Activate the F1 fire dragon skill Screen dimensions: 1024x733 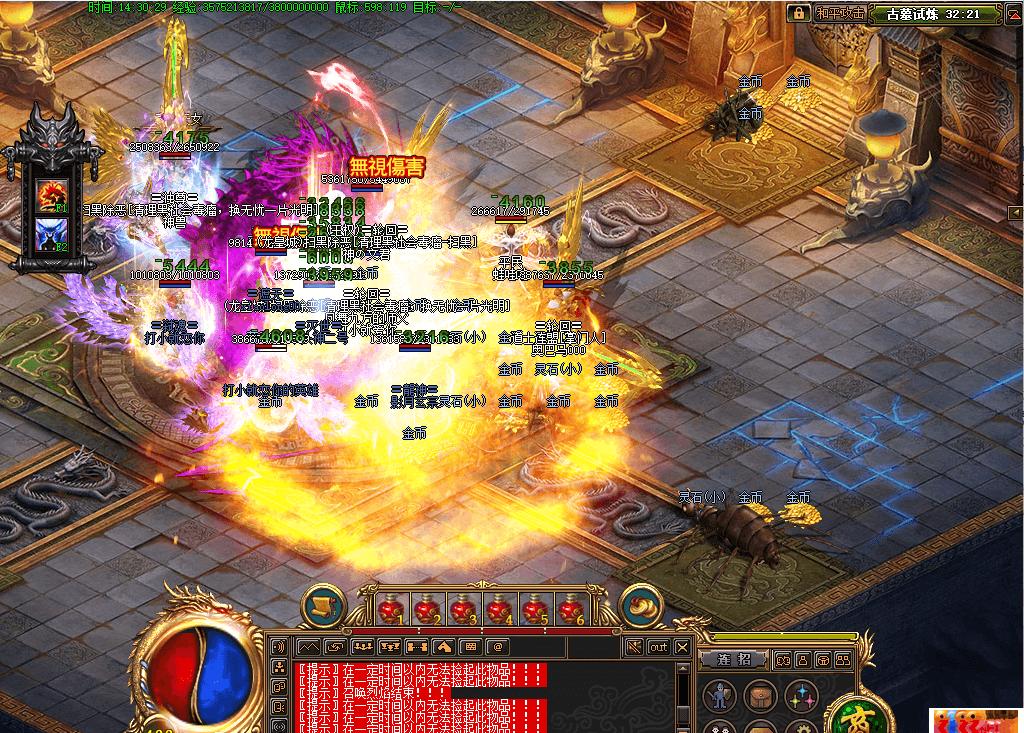[51, 193]
